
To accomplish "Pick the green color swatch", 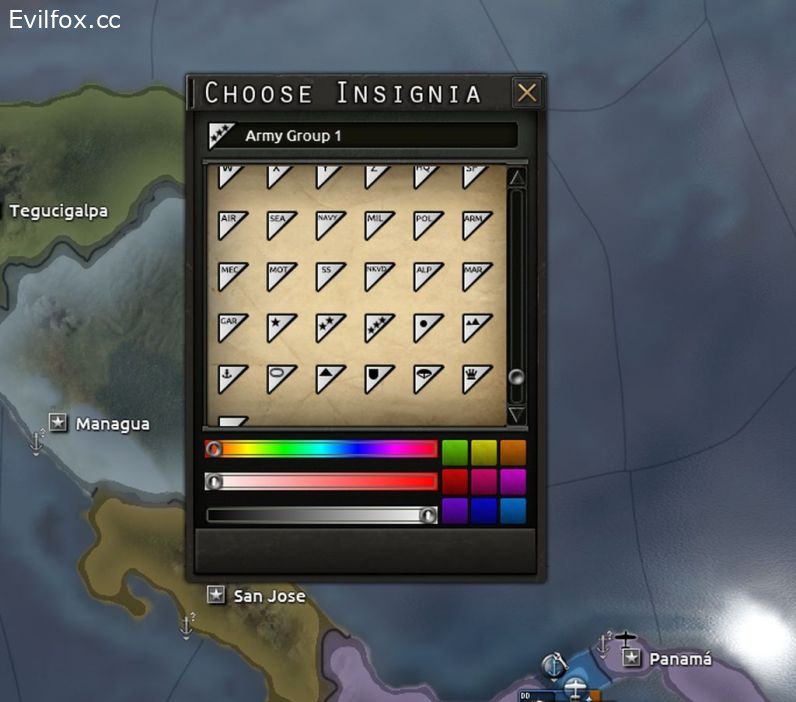I will (x=455, y=451).
